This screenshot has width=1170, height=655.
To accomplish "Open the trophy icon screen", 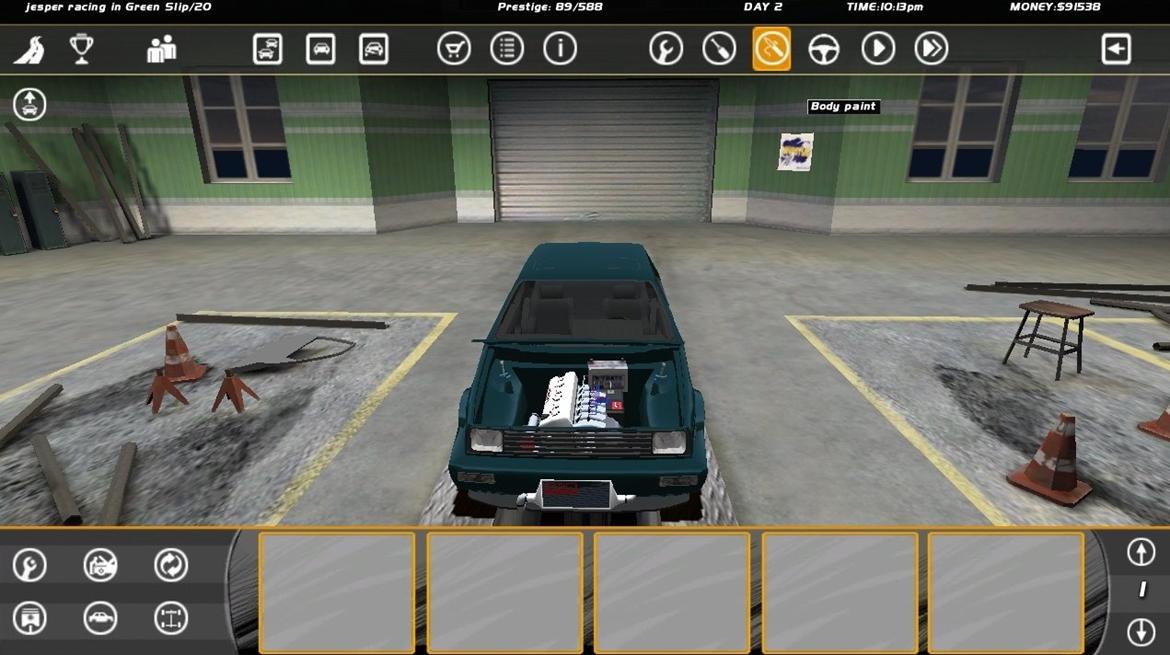I will (82, 49).
